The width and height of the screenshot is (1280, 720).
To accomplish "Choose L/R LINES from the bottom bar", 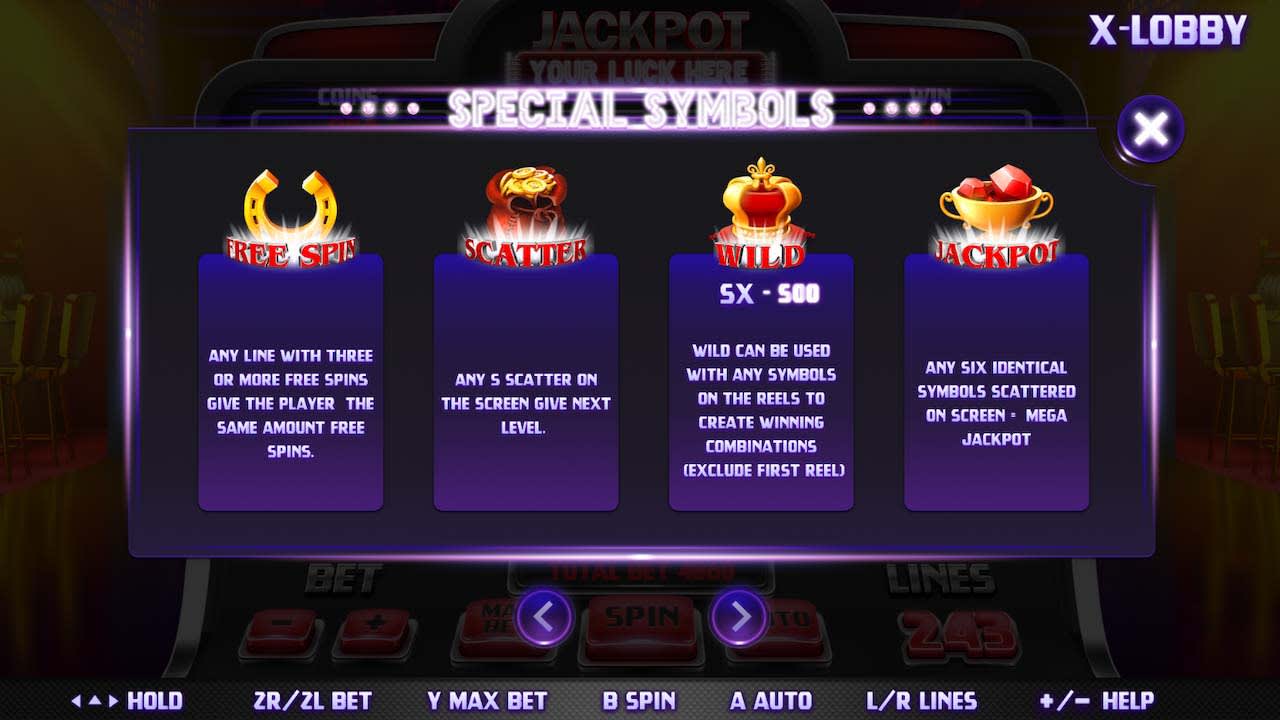I will click(922, 701).
